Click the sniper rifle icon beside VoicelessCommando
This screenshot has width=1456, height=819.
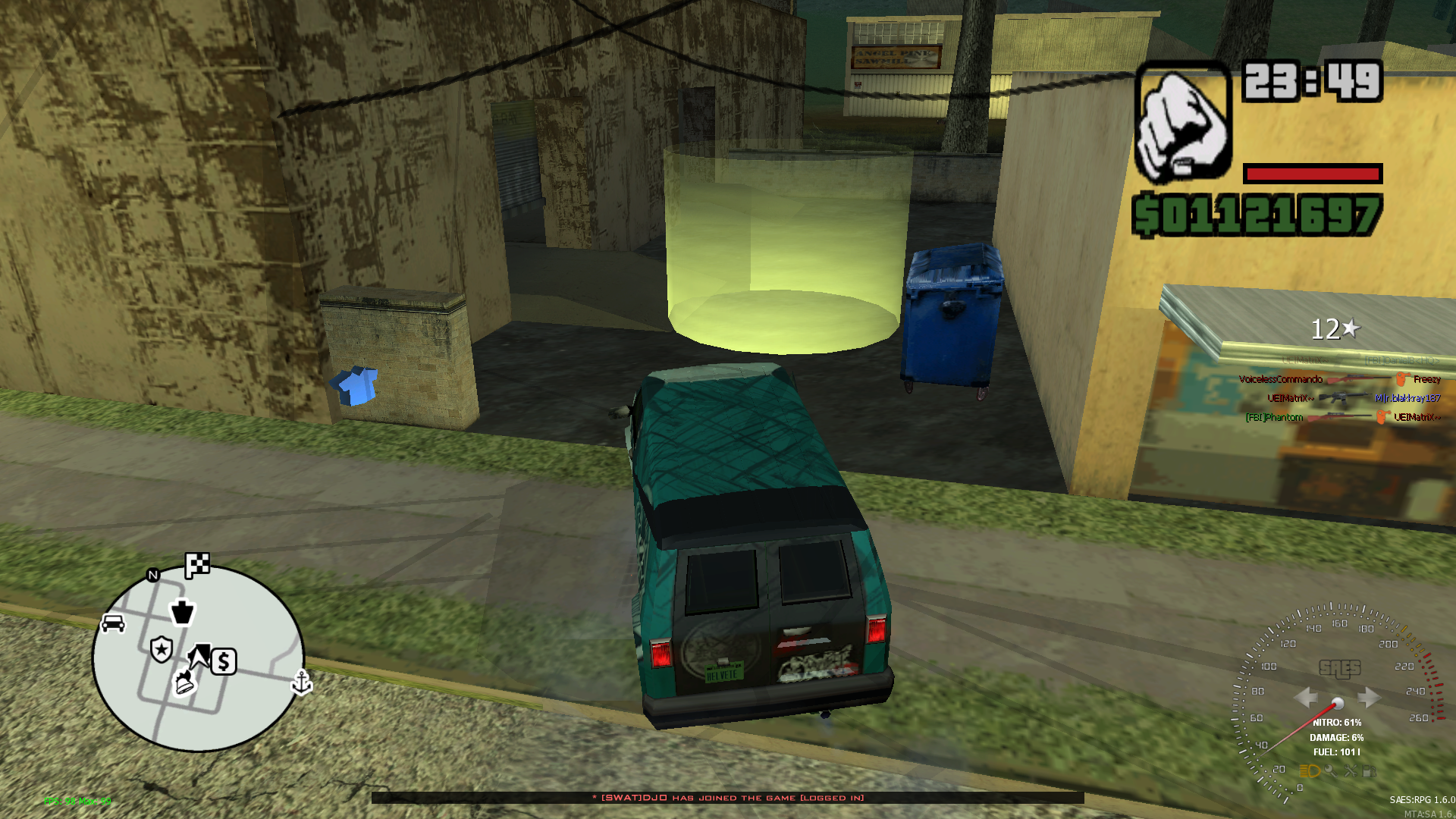(1360, 379)
